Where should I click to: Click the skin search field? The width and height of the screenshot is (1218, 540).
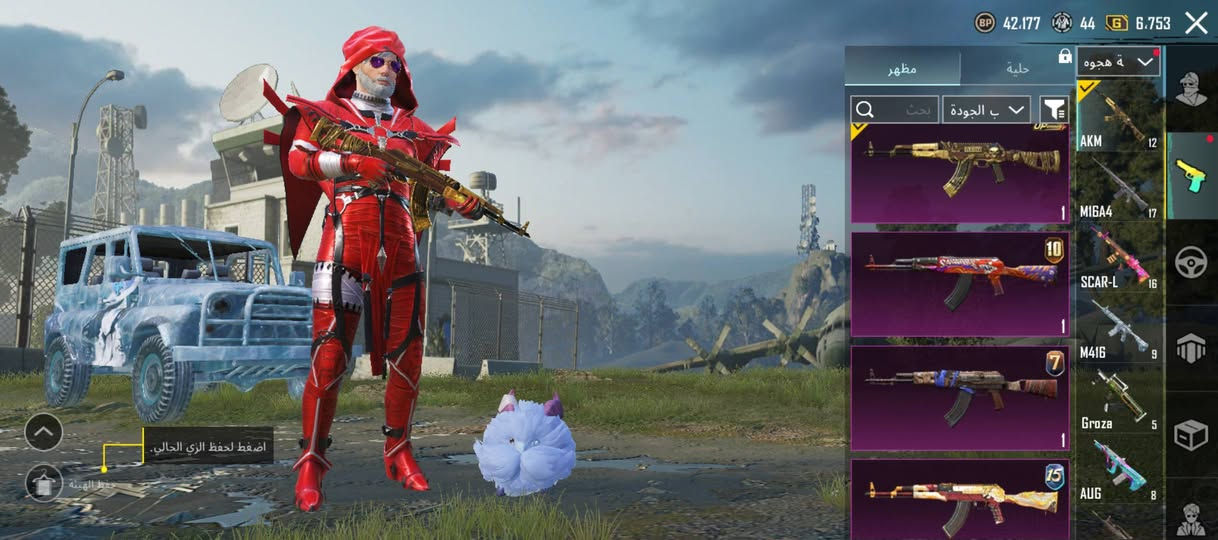[894, 109]
